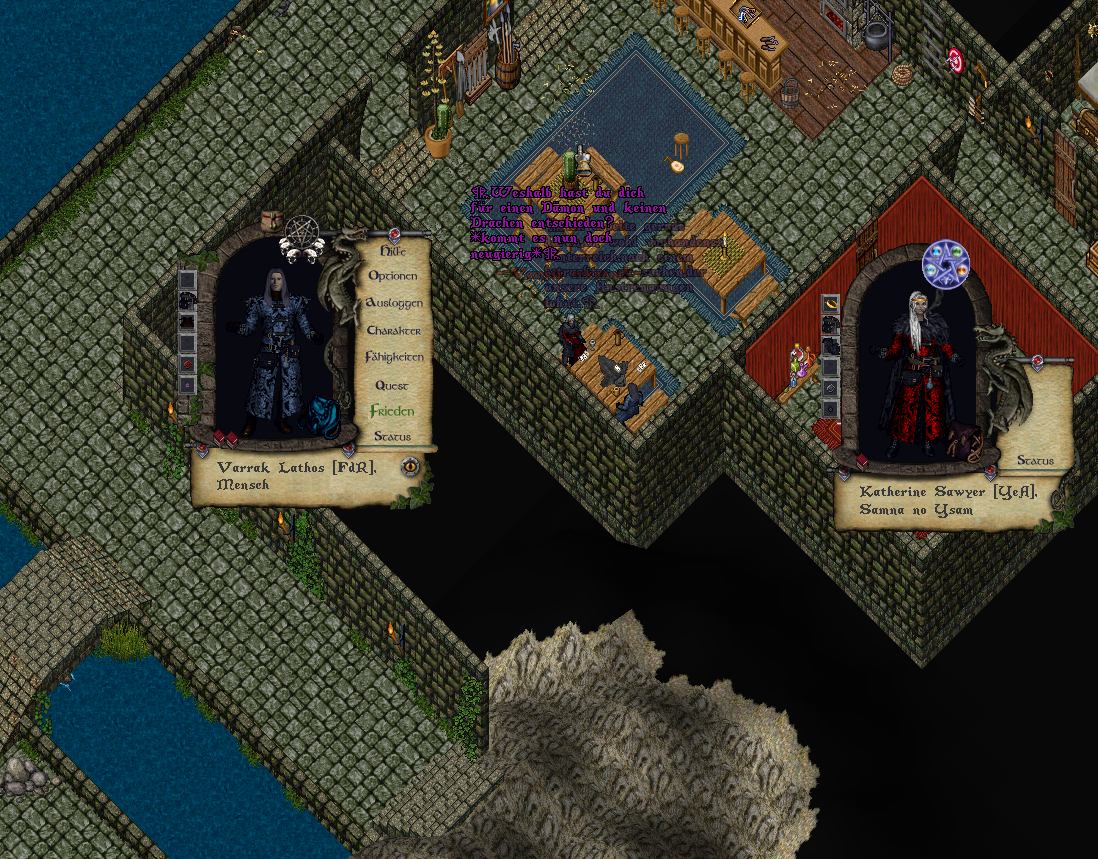1098x859 pixels.
Task: Select Varrak's red spiral equipment slot
Action: point(187,365)
